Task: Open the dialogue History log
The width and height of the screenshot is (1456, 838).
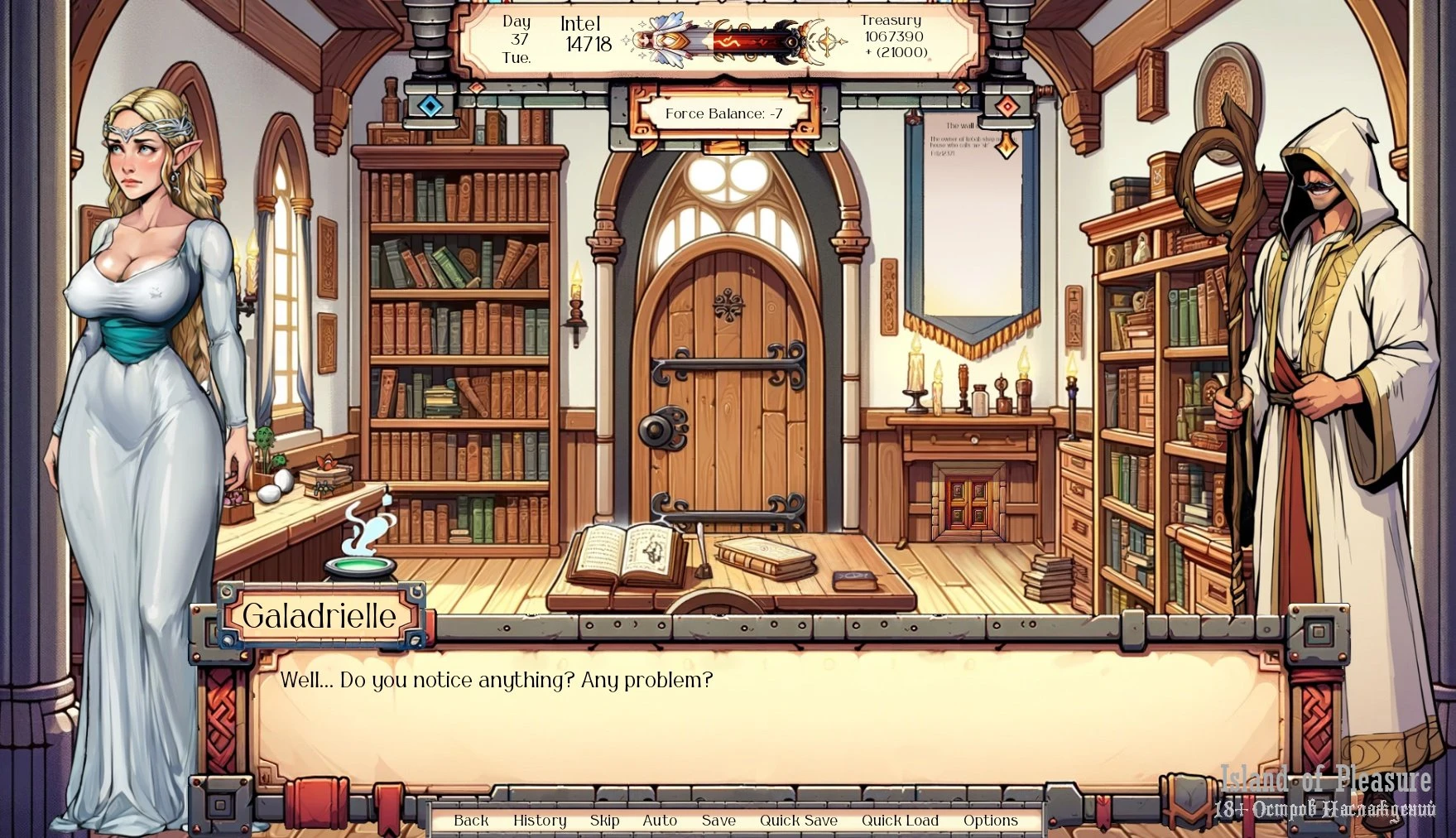Action: click(540, 820)
